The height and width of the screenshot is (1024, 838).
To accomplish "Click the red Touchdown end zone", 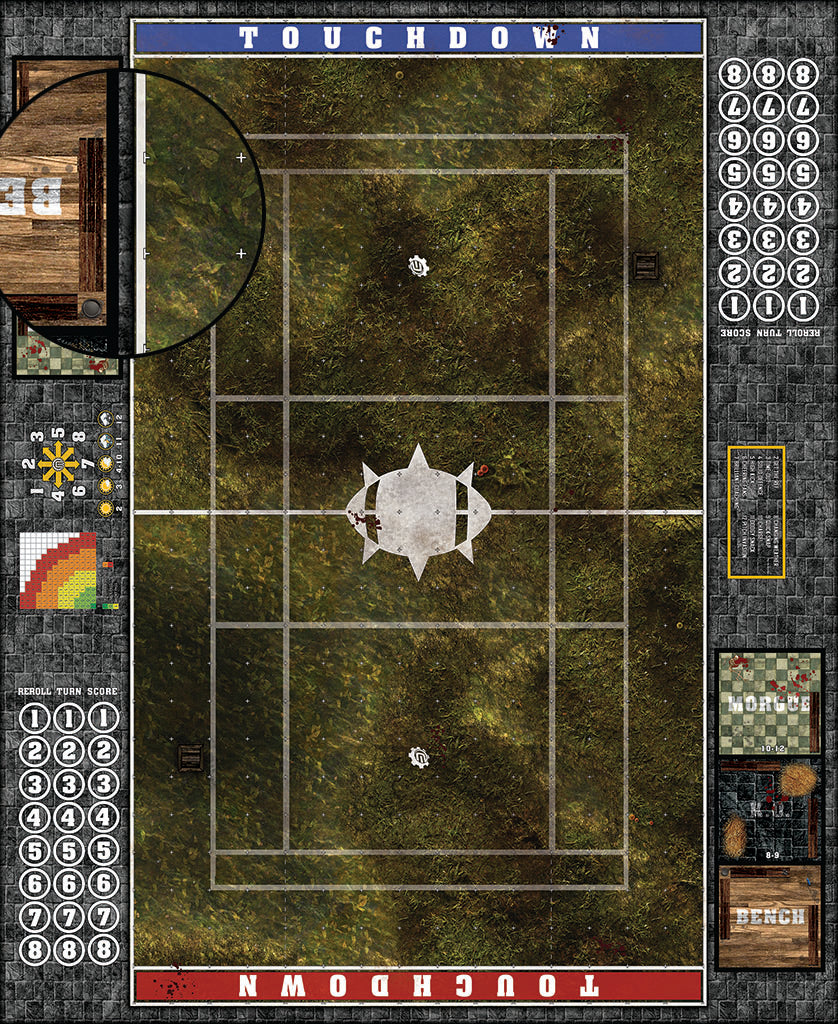I will coord(419,984).
